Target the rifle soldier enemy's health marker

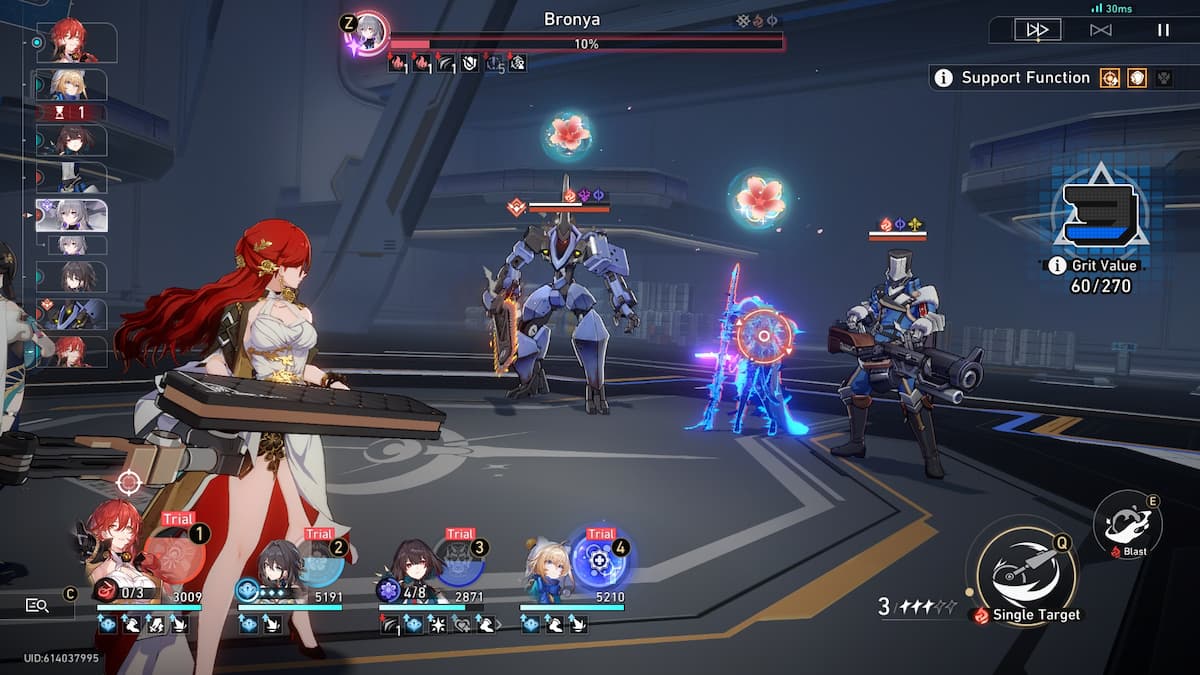pos(897,236)
